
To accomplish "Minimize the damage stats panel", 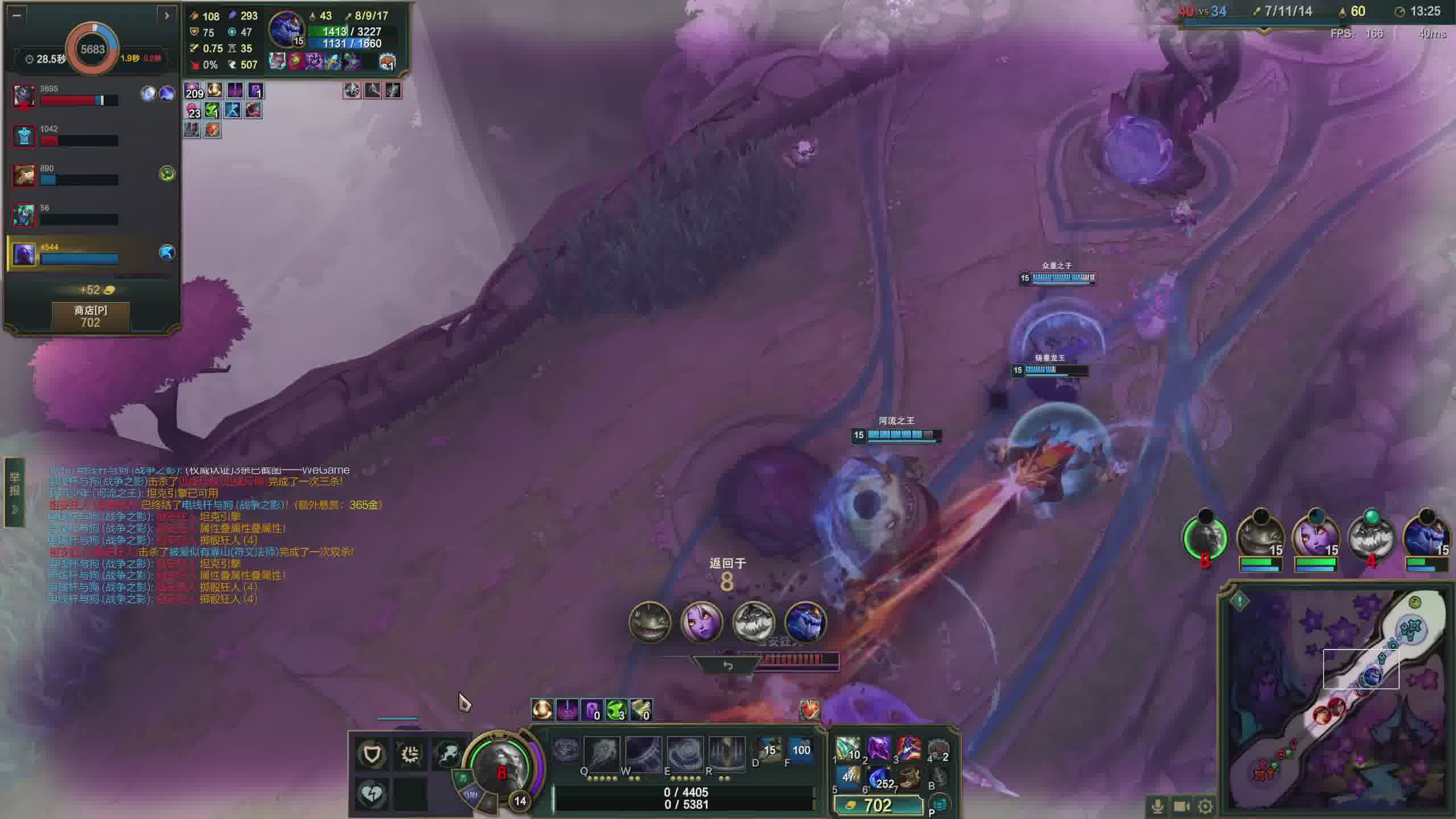I will coord(16,15).
